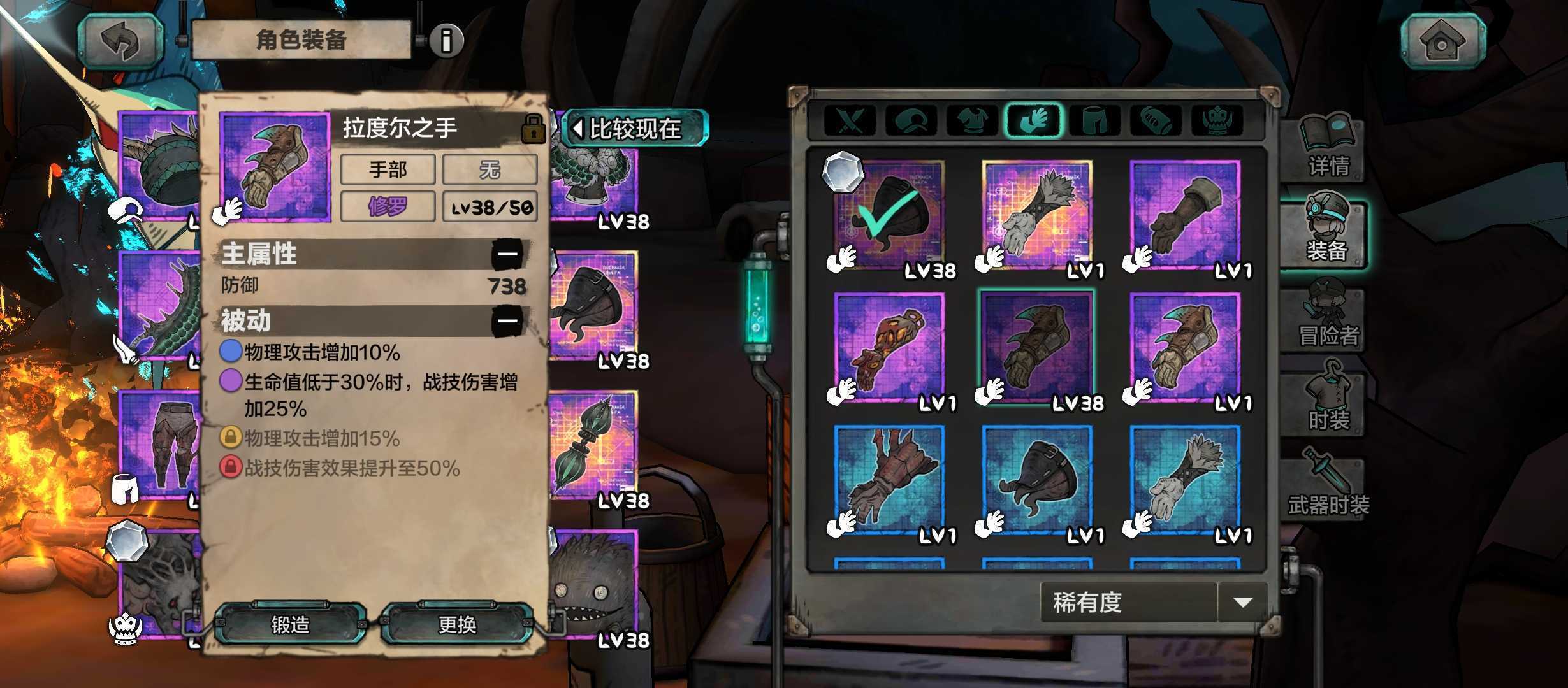Click the 锻造 forge button
Screen dimensions: 1568x688
point(290,624)
